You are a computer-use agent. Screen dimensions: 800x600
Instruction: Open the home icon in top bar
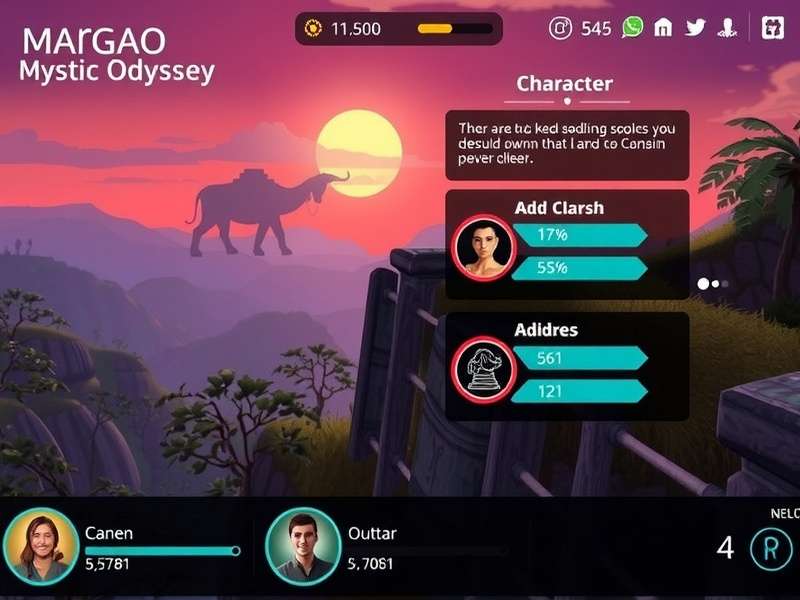[x=663, y=28]
